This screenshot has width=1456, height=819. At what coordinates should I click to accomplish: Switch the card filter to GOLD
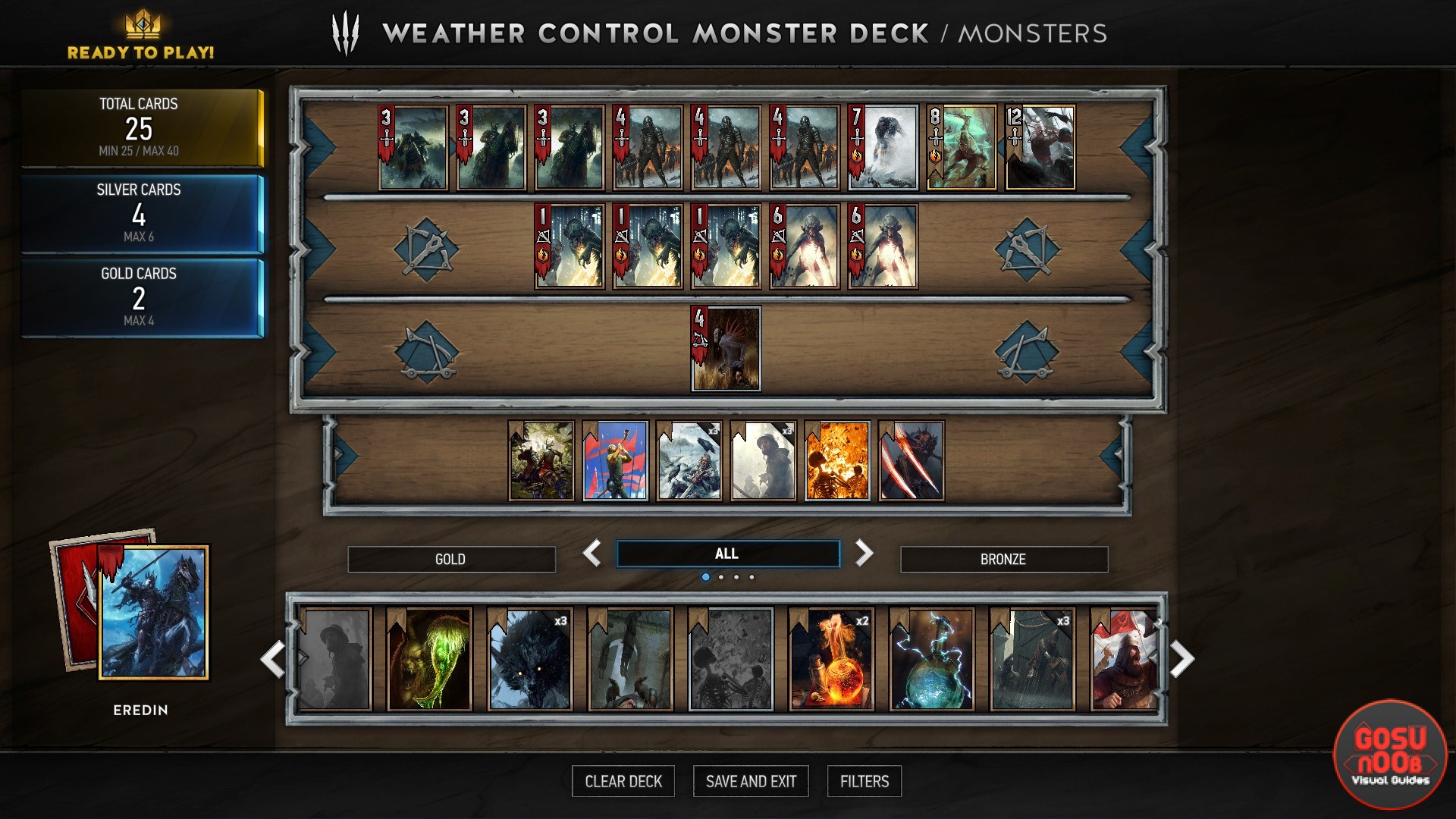point(451,559)
